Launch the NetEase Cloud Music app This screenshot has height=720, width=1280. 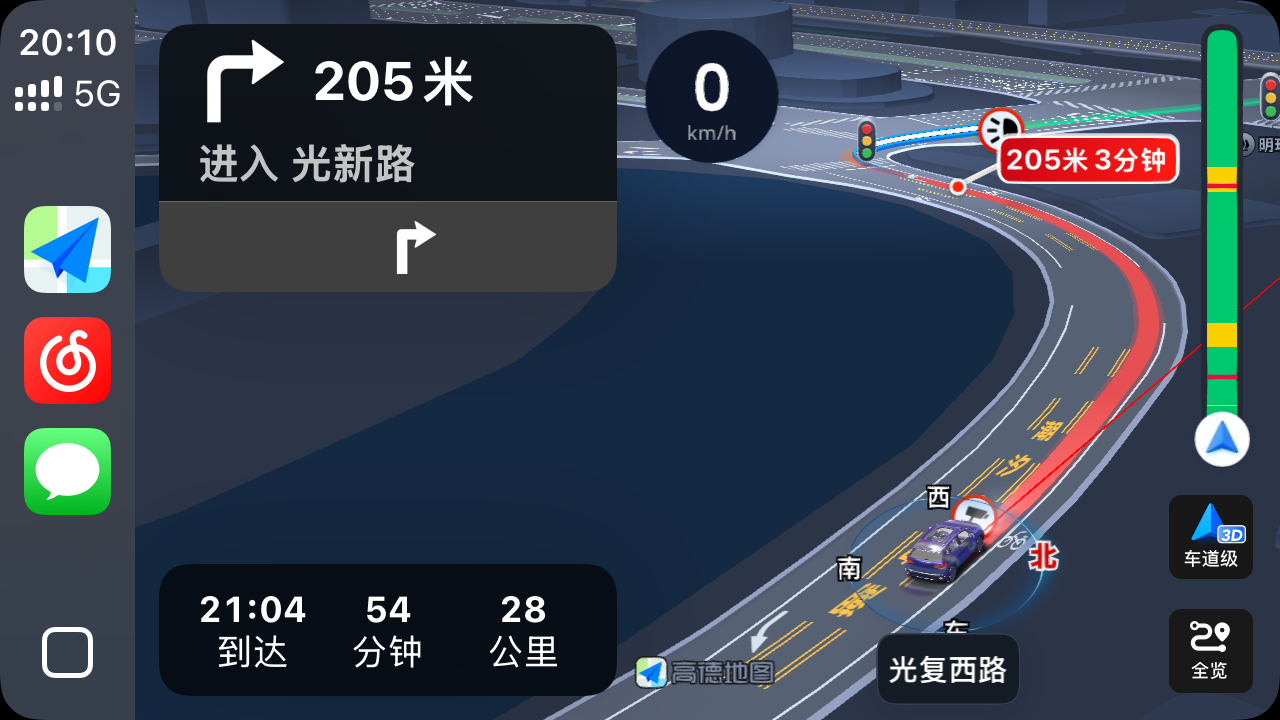coord(68,360)
